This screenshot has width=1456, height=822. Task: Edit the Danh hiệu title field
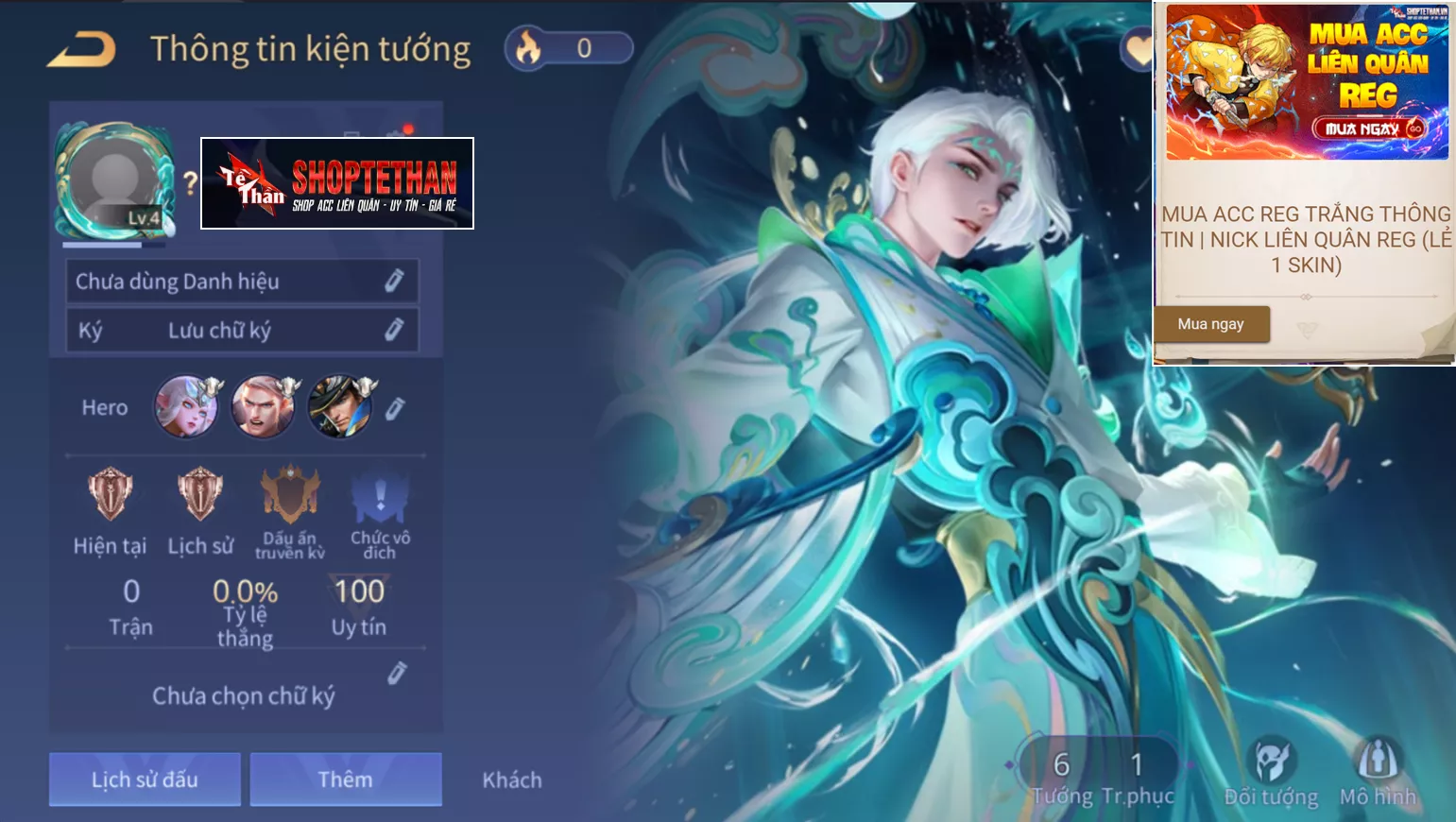tap(394, 281)
